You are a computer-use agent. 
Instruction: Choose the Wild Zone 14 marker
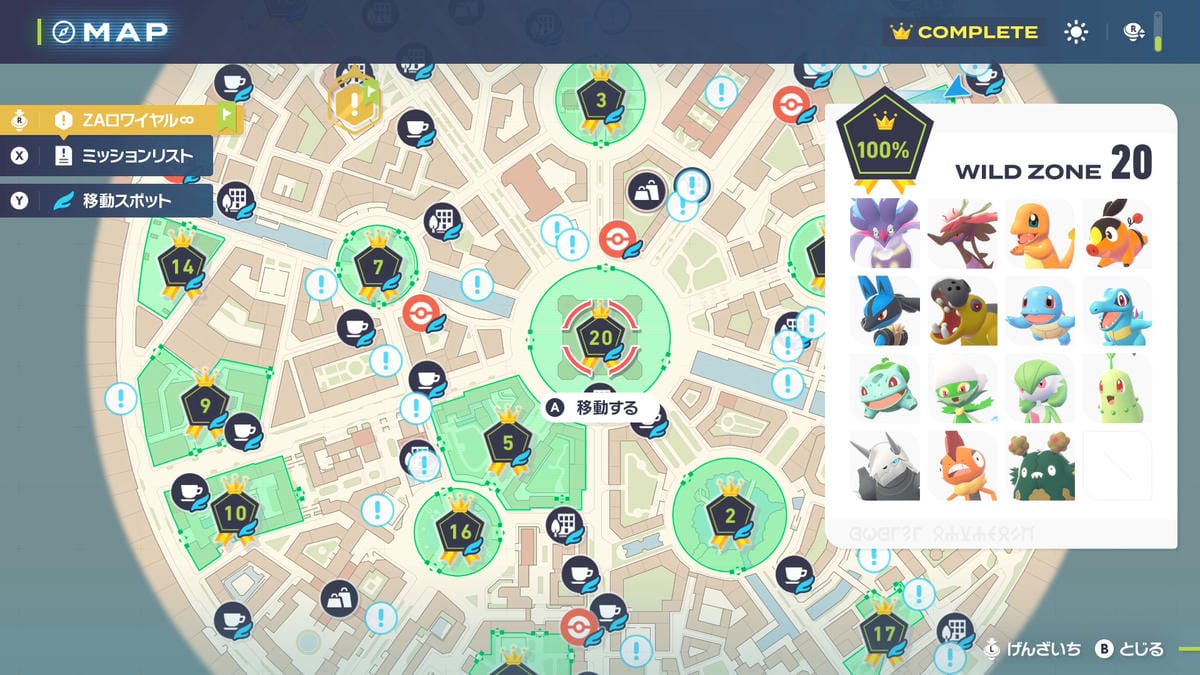click(x=182, y=268)
